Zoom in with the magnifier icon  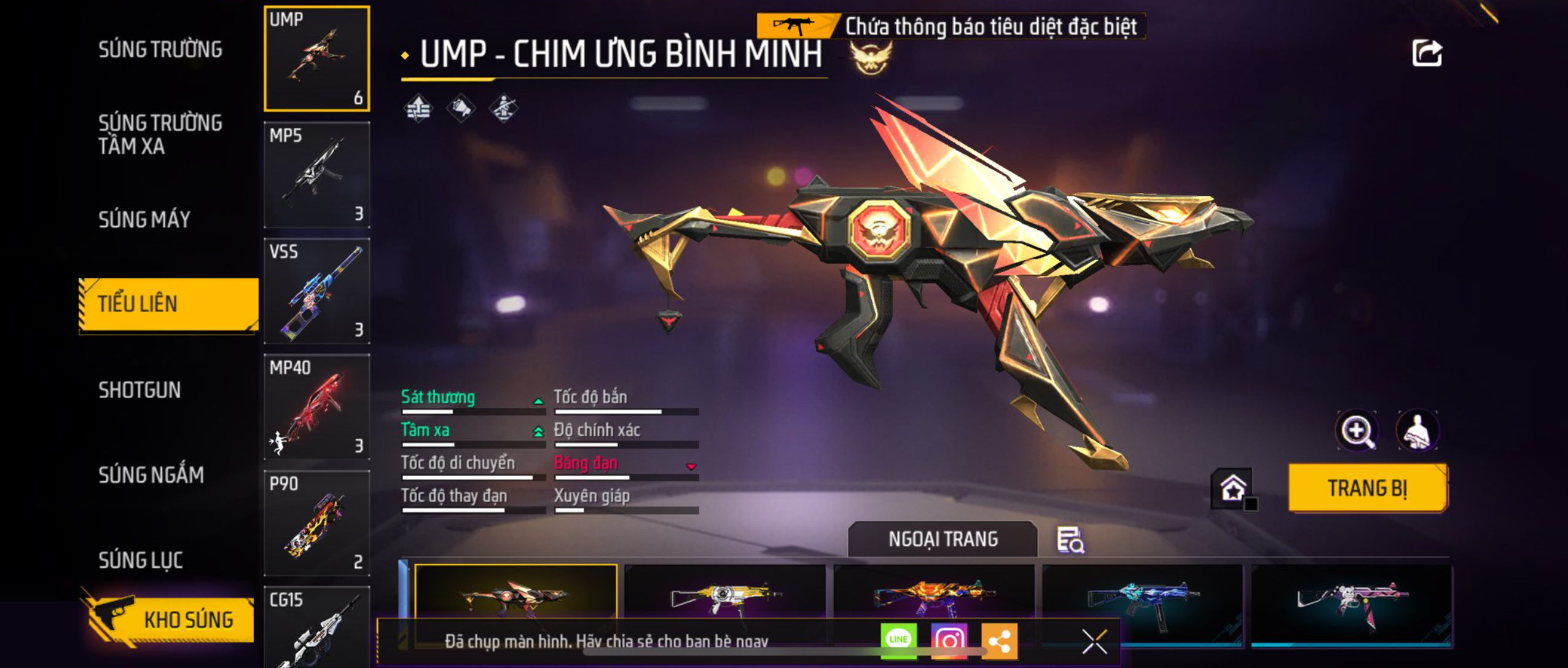(x=1357, y=430)
